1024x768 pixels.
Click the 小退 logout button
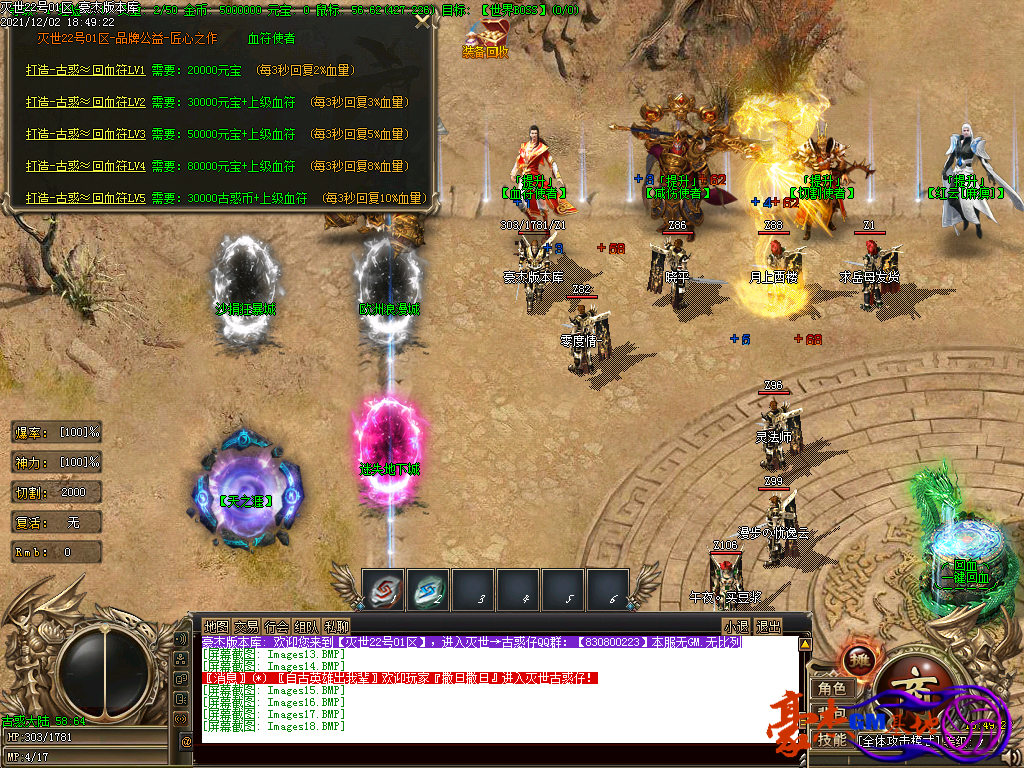point(736,627)
